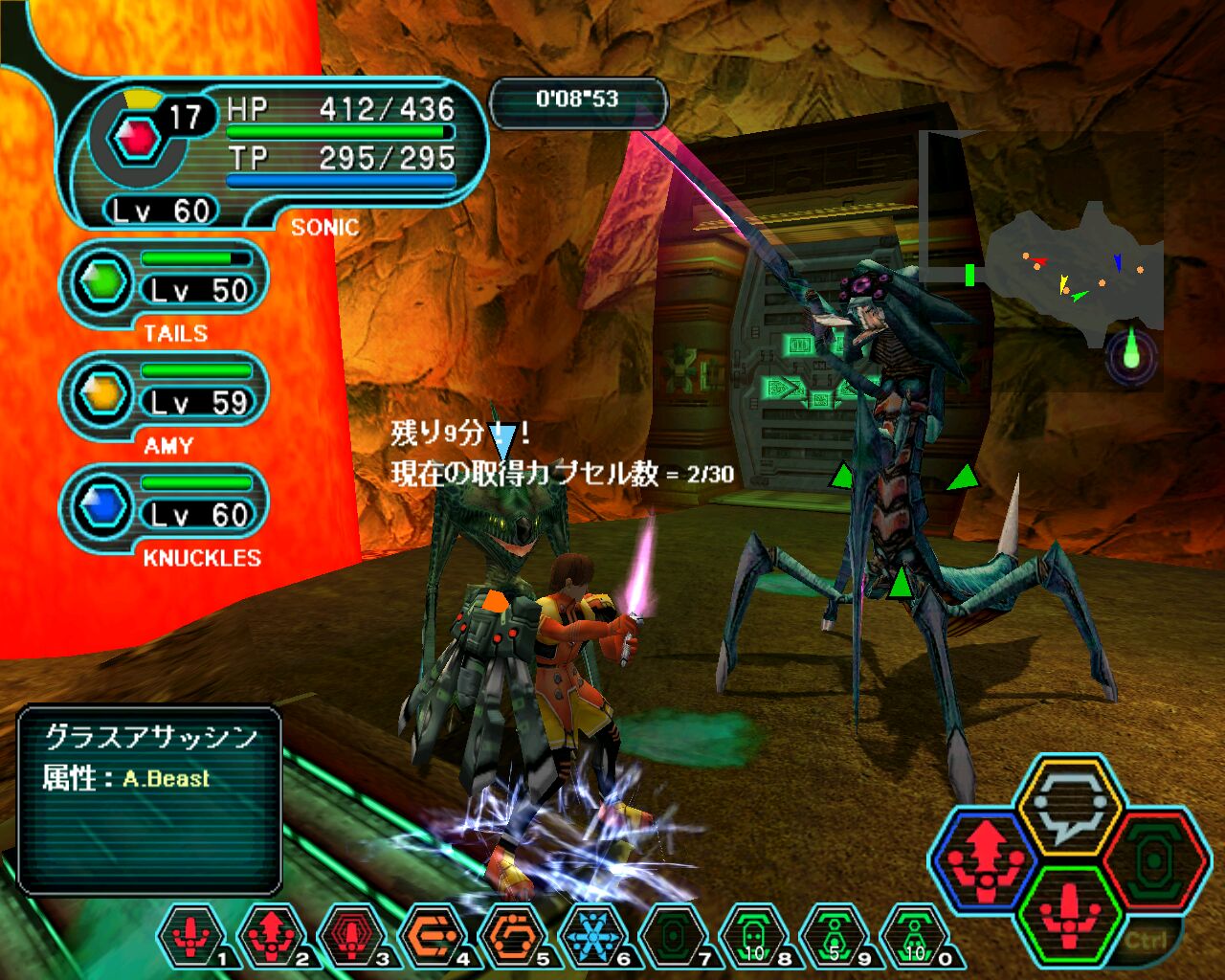This screenshot has height=980, width=1225.
Task: Open the chat bubble action hexagon
Action: [1068, 805]
